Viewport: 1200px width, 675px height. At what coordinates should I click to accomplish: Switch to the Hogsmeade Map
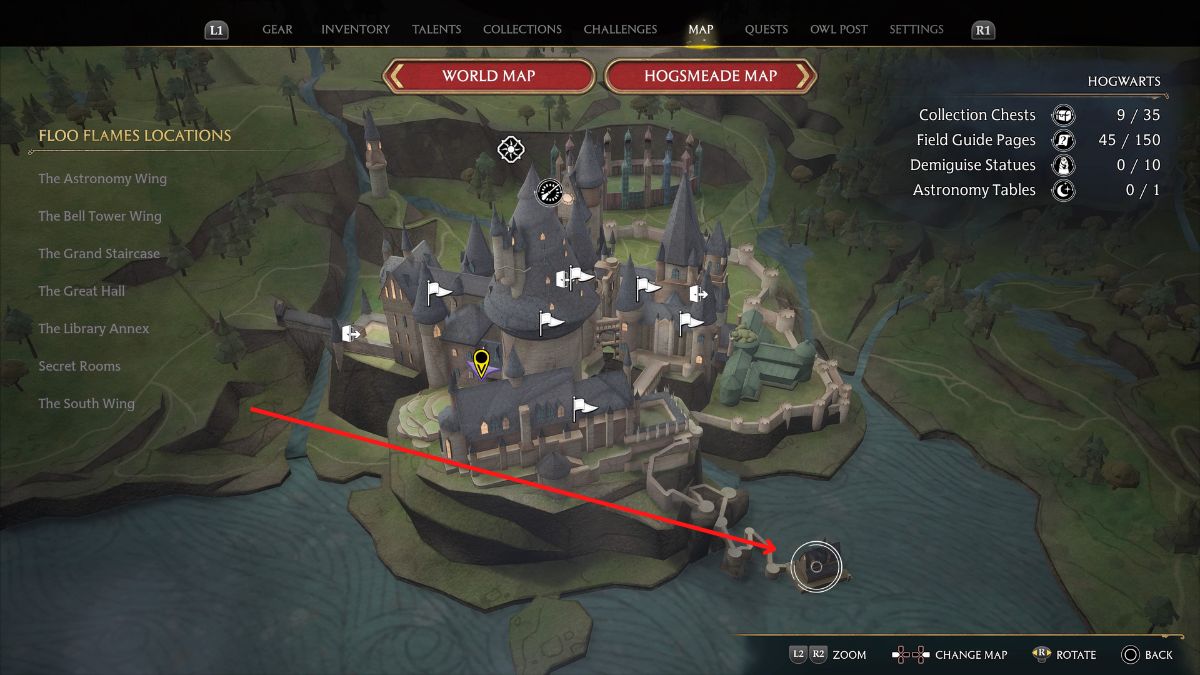pyautogui.click(x=711, y=76)
